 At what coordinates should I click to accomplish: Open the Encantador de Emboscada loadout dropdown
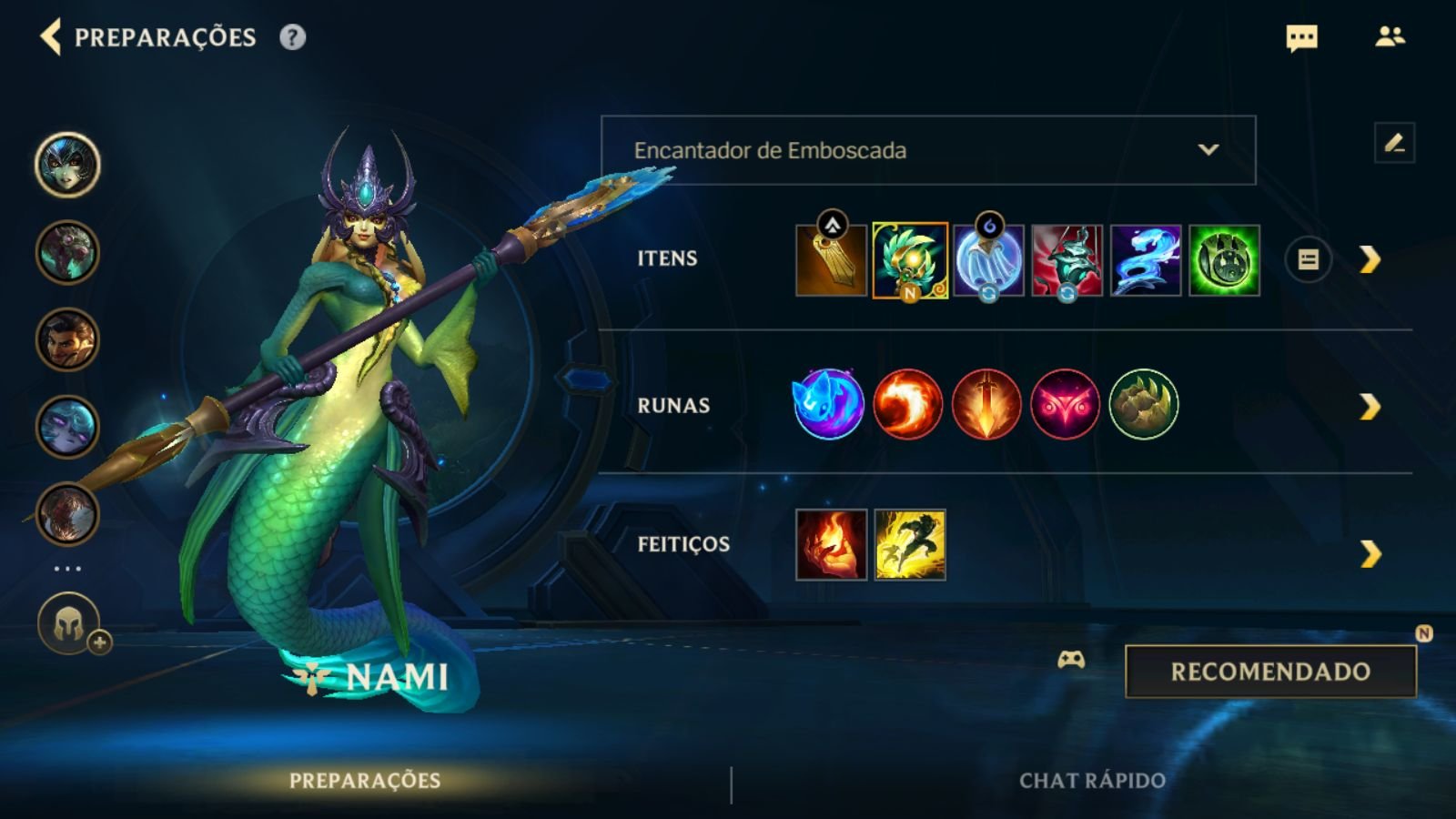coord(928,151)
